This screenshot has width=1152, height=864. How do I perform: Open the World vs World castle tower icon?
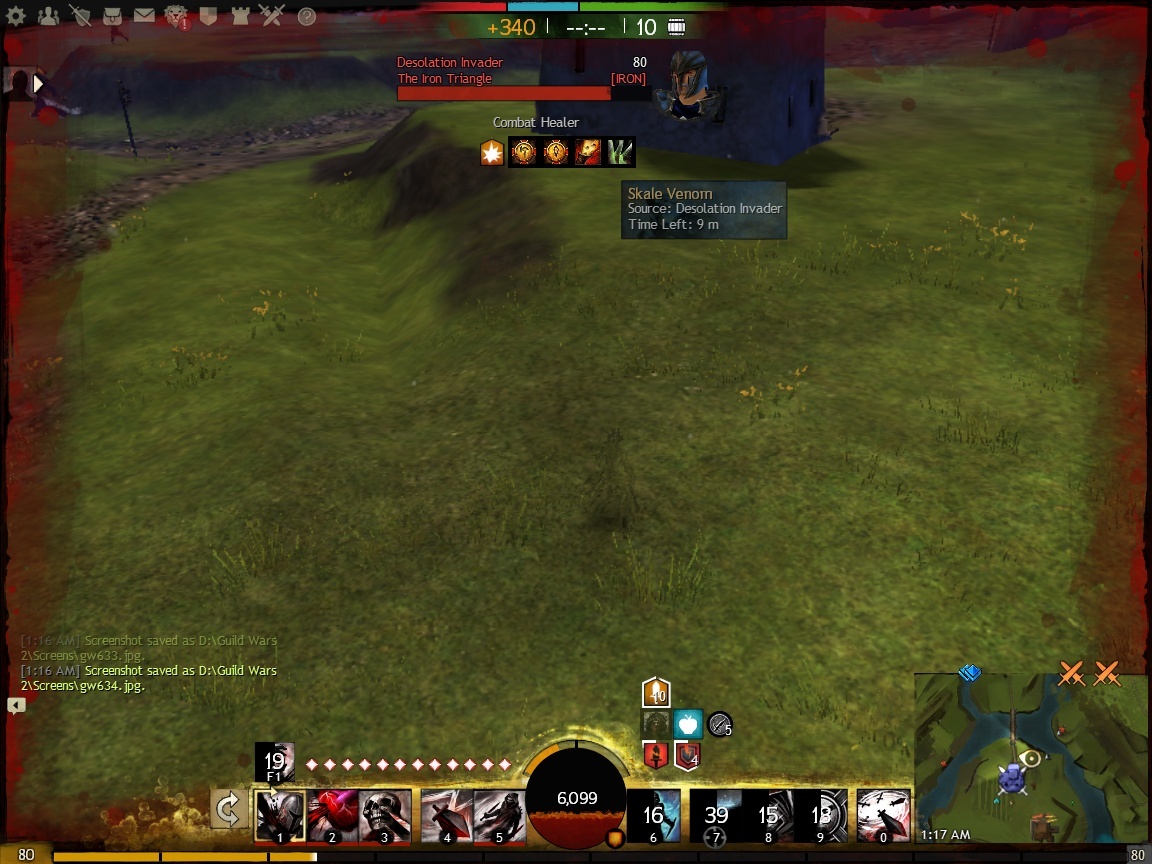click(240, 16)
